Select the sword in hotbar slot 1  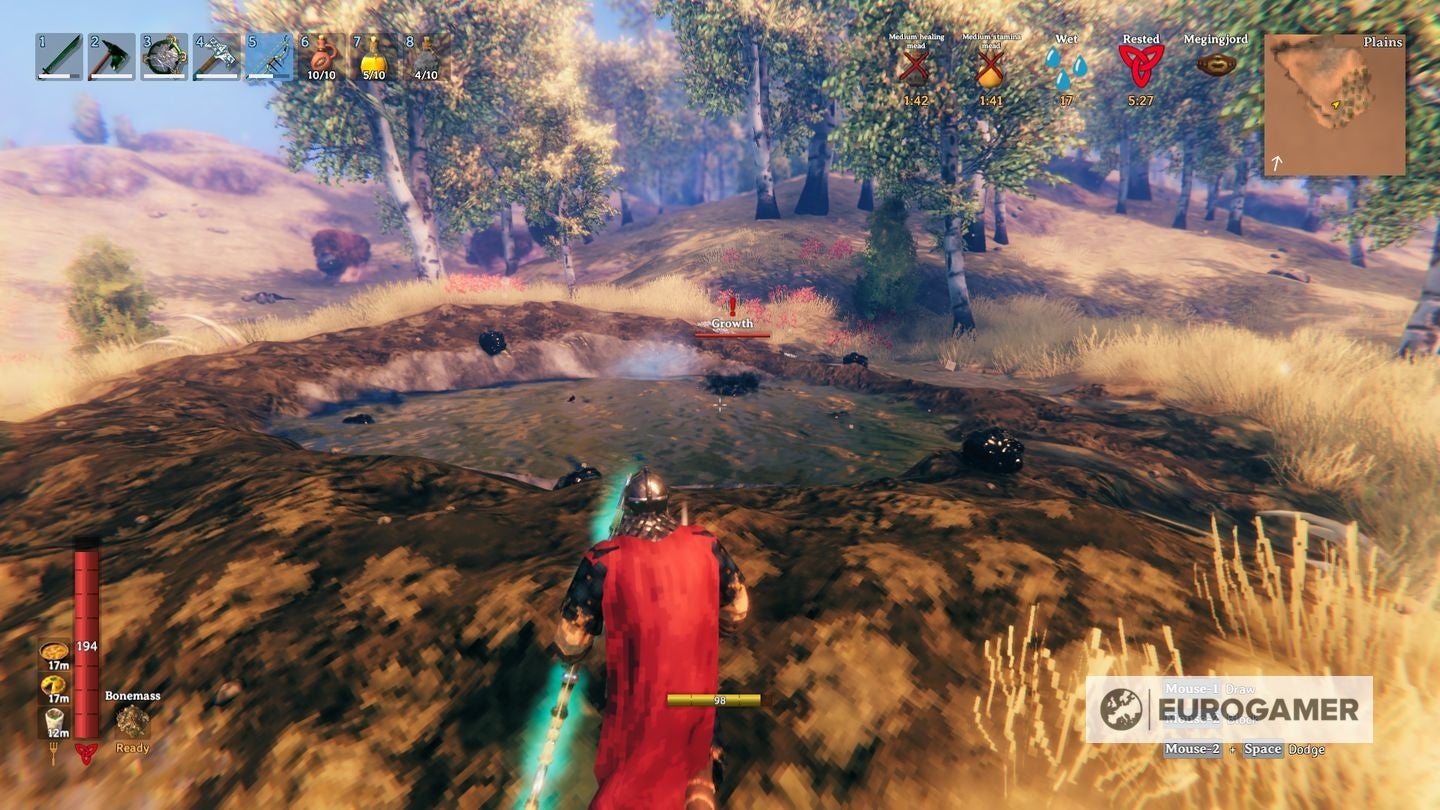point(60,58)
